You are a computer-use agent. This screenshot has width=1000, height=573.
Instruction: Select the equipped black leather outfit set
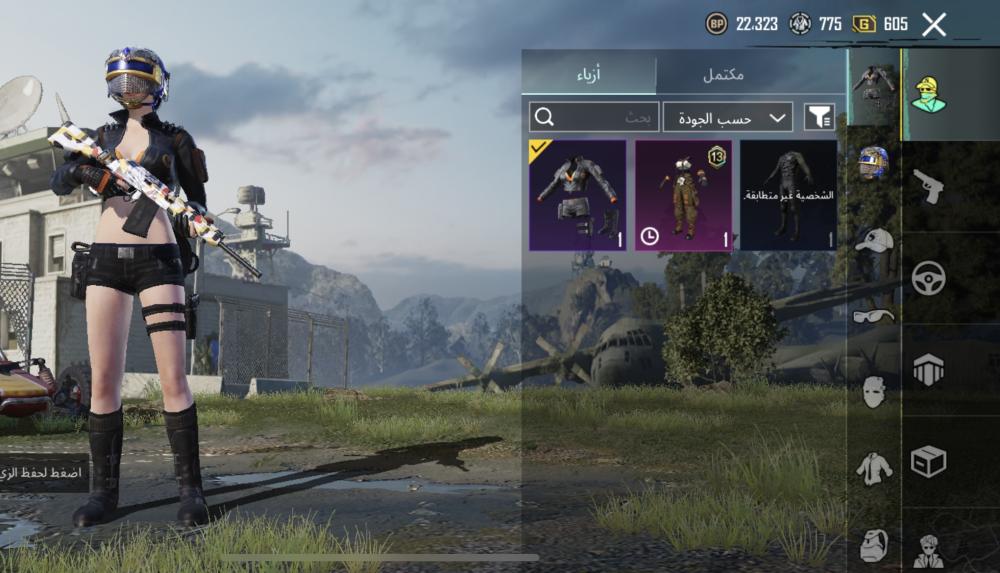(577, 195)
